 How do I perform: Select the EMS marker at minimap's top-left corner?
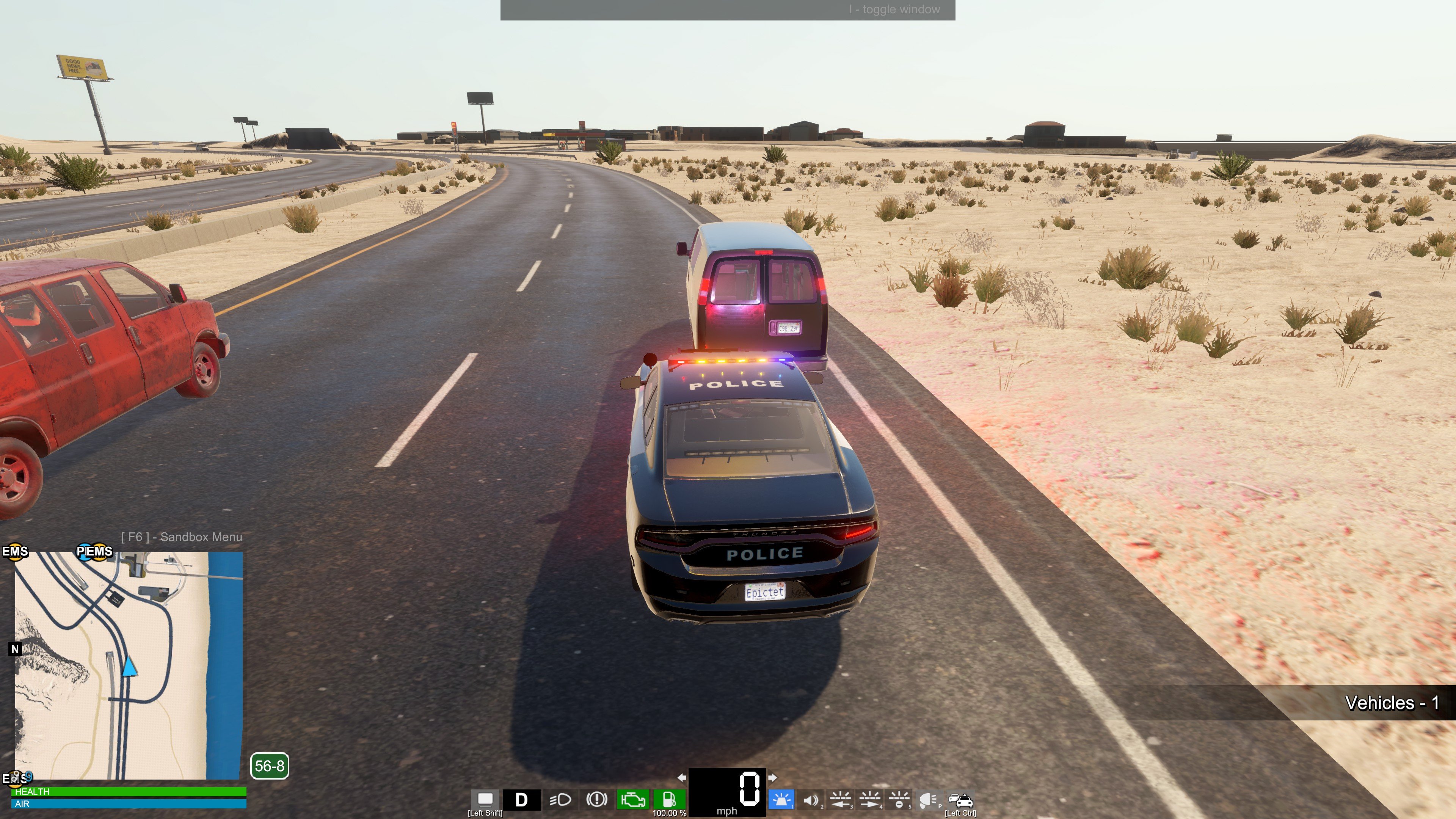(15, 551)
